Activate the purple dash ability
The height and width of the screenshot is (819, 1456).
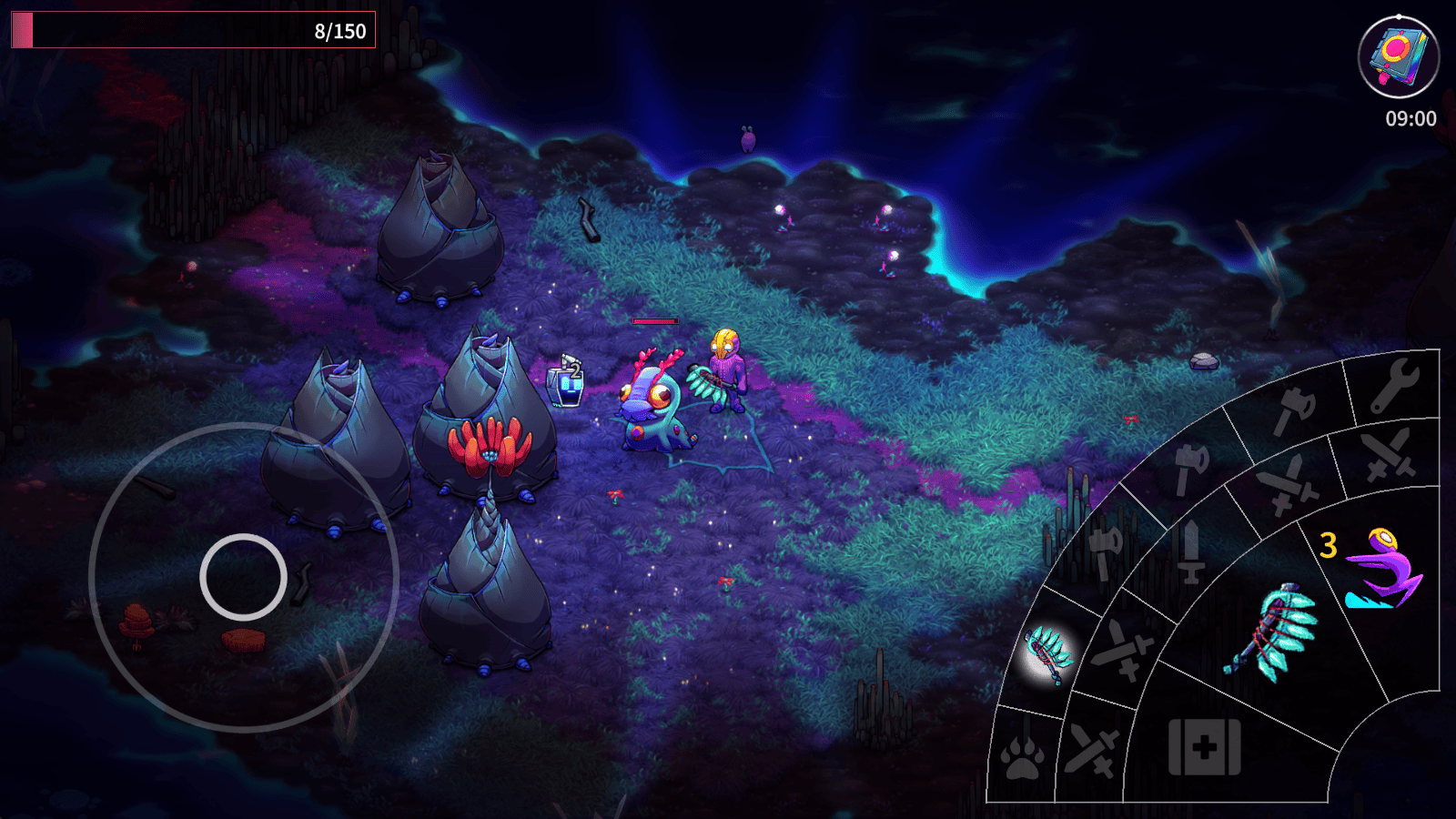(x=1381, y=570)
